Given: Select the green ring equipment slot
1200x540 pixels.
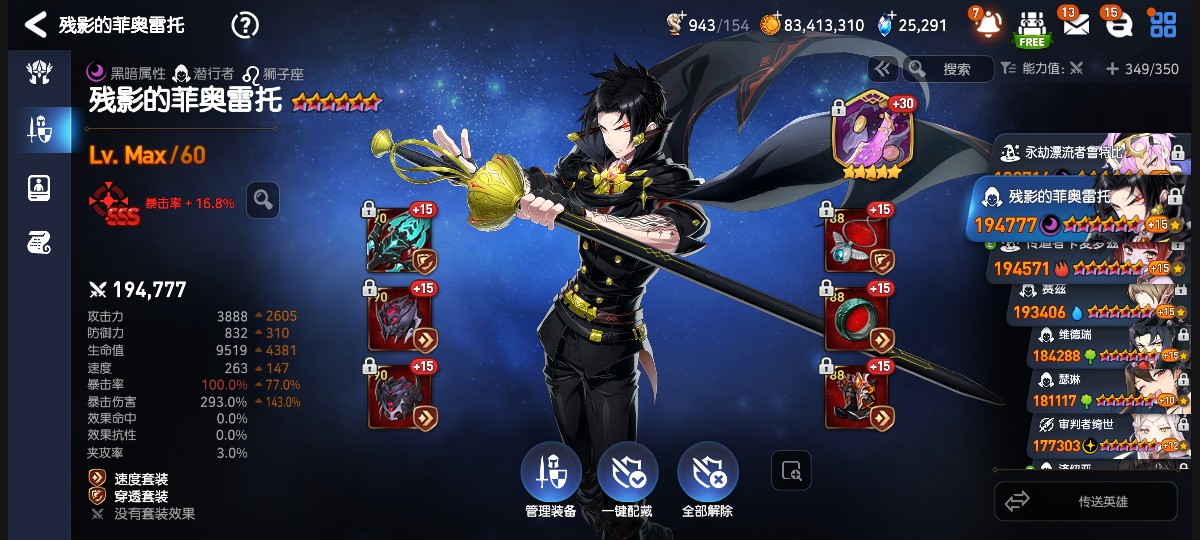Looking at the screenshot, I should click(x=857, y=320).
